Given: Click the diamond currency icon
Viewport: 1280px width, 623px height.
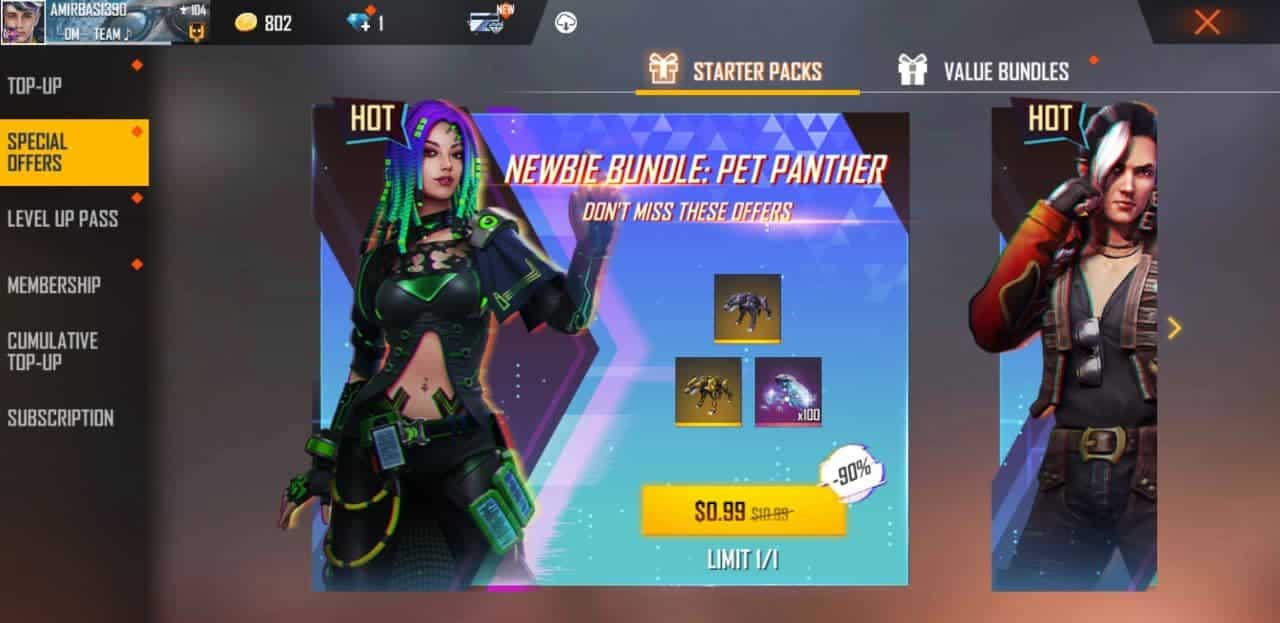Looking at the screenshot, I should pos(359,22).
